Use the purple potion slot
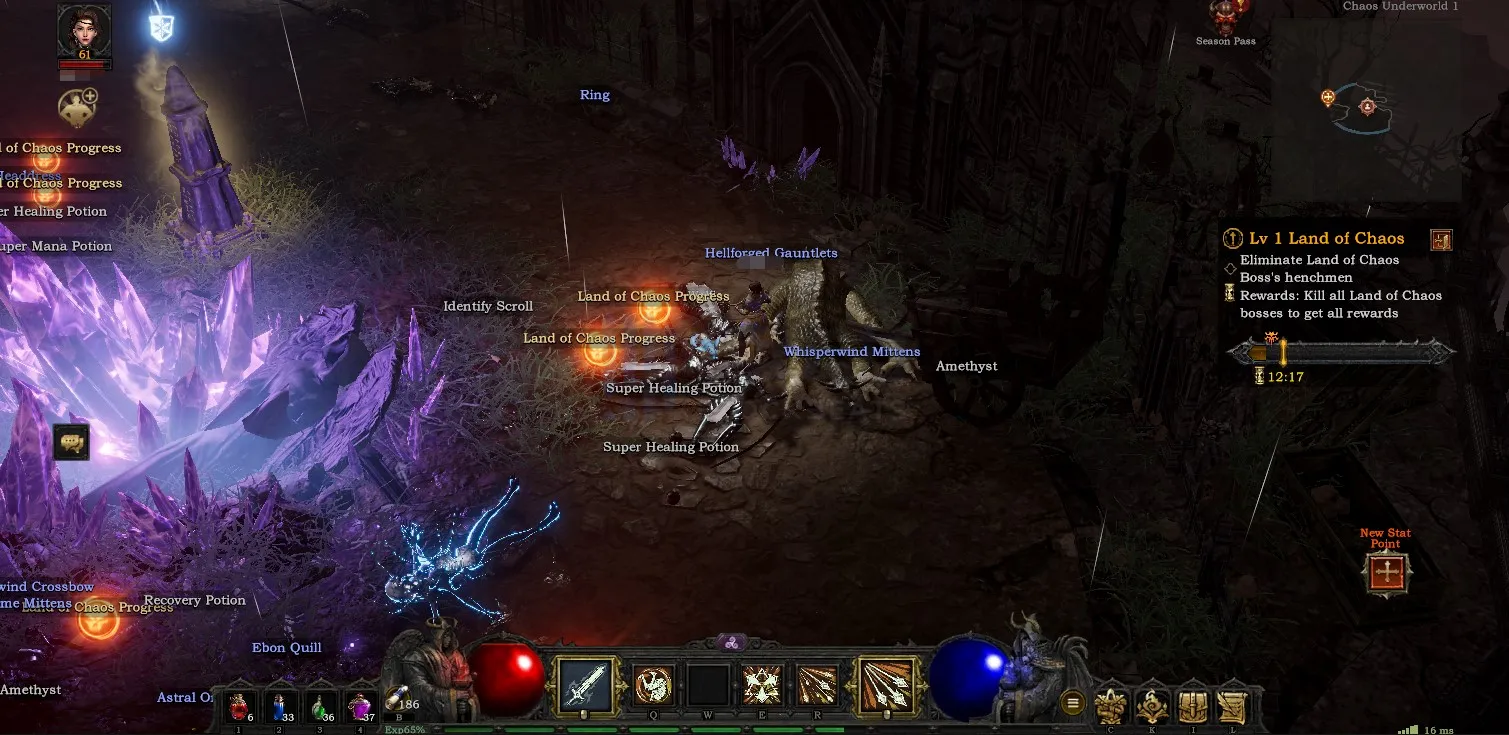This screenshot has width=1509, height=735. (x=359, y=708)
